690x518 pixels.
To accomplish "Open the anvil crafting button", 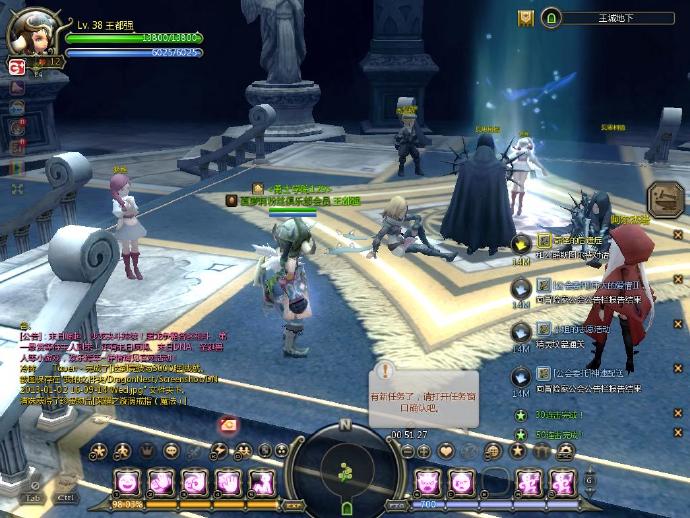I will 664,198.
